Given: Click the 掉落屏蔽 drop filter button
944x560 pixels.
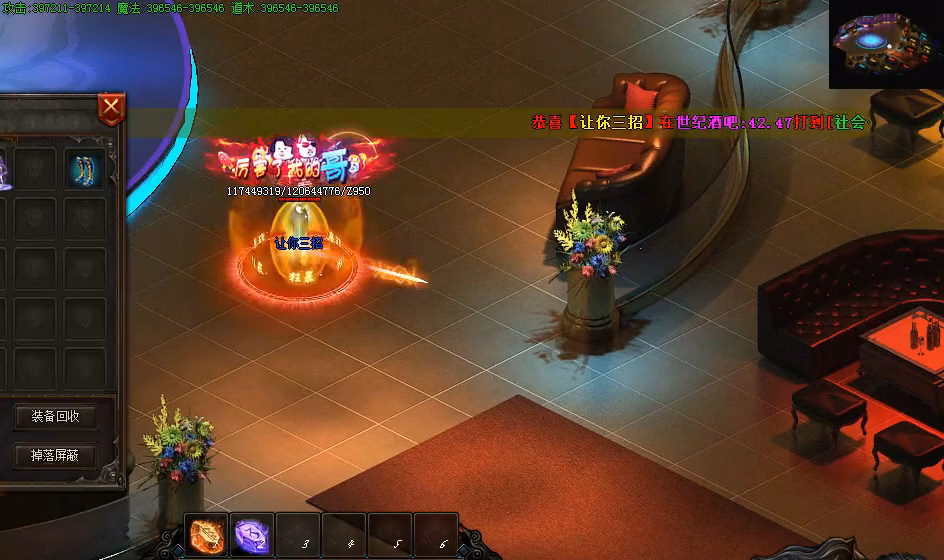Looking at the screenshot, I should tap(56, 456).
